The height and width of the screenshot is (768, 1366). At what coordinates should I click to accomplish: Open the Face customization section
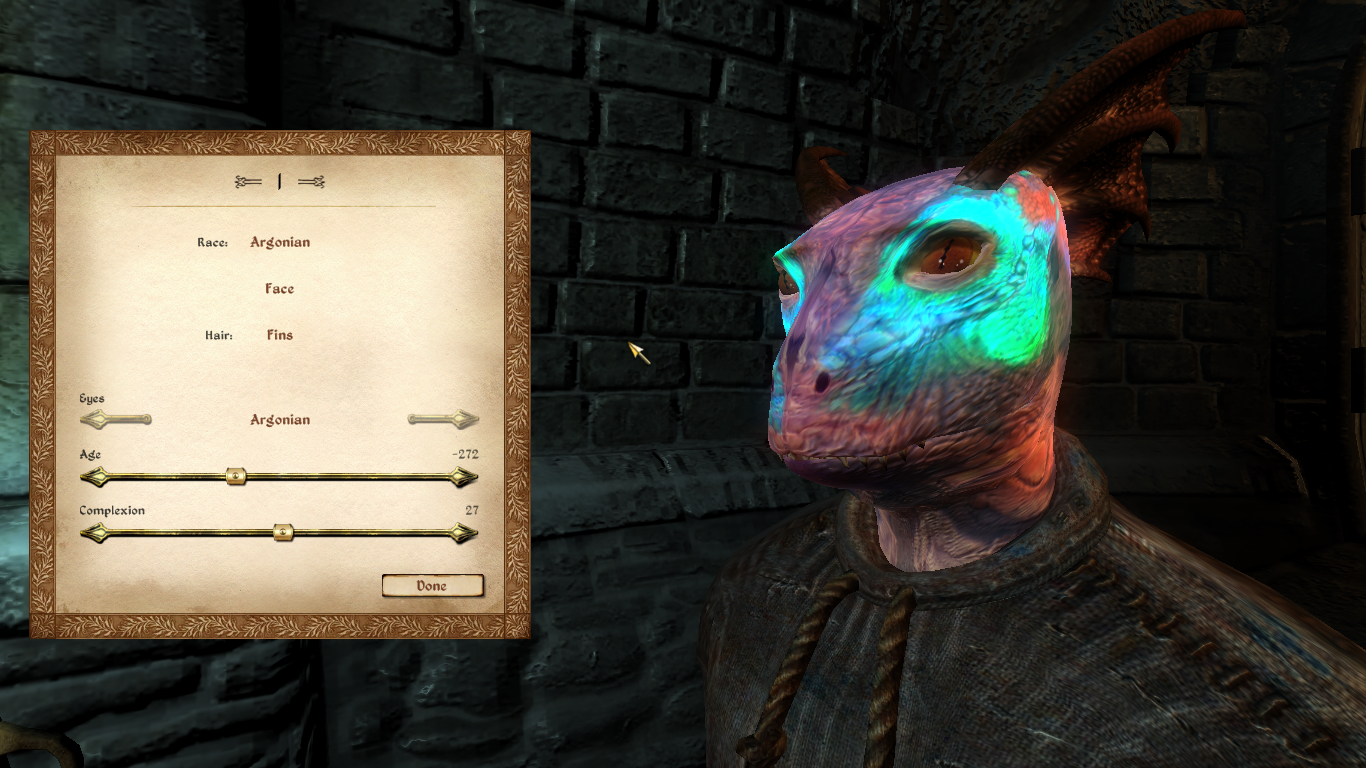click(x=280, y=289)
